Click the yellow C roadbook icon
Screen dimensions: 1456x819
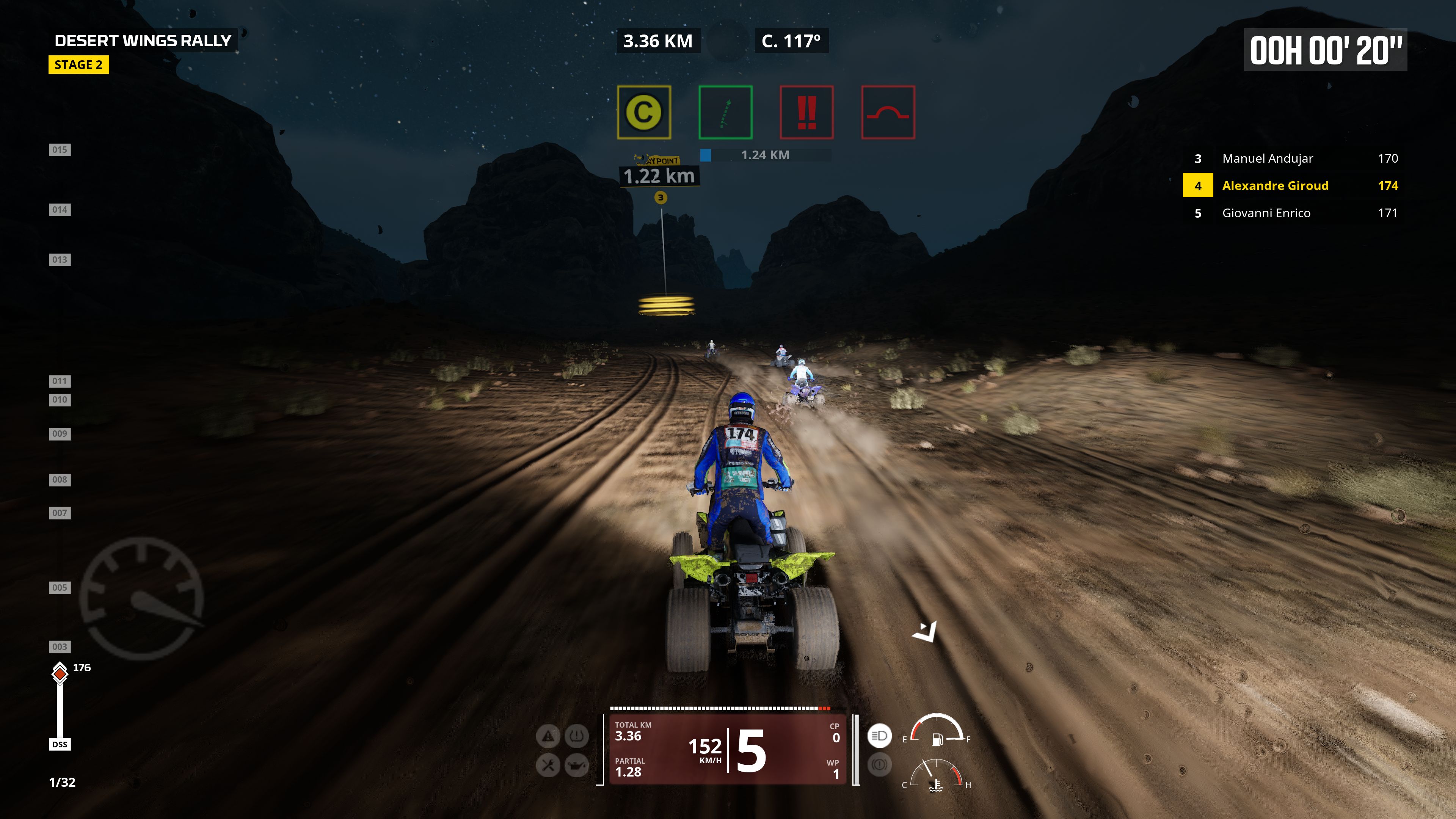click(x=644, y=112)
